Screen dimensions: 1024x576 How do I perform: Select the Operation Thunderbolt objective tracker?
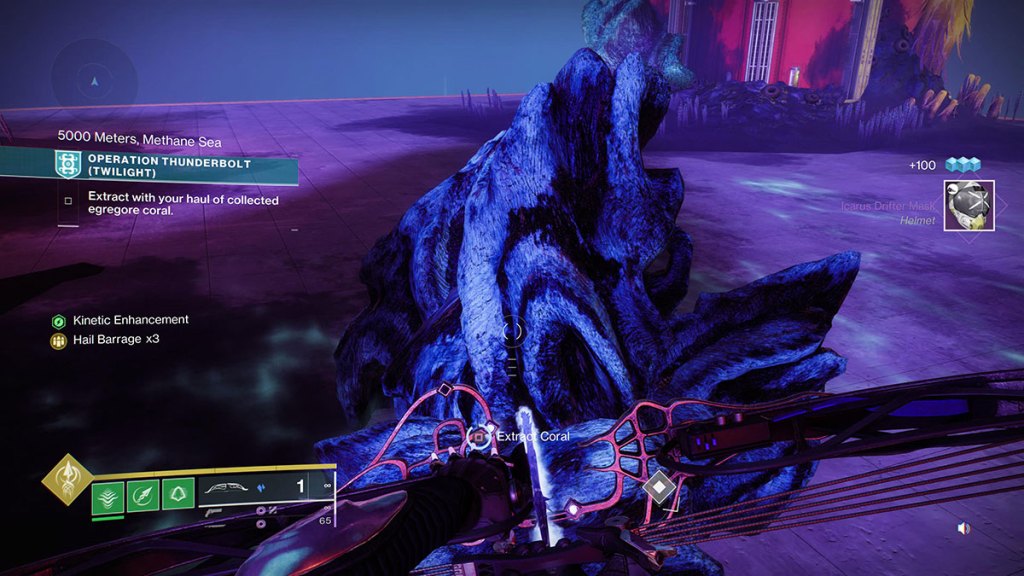coord(150,165)
